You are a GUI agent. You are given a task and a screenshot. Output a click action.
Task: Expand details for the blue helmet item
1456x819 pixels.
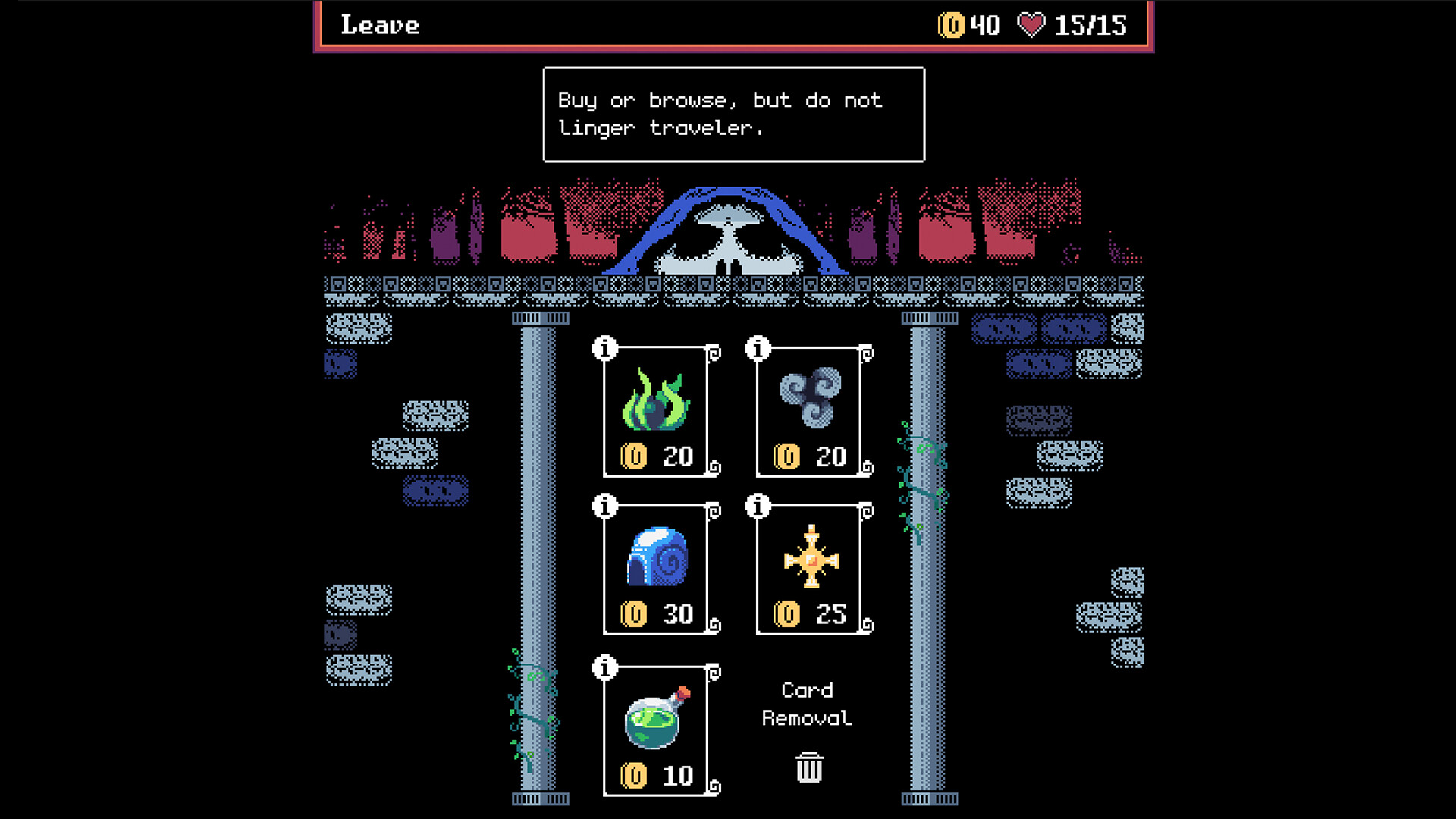604,507
